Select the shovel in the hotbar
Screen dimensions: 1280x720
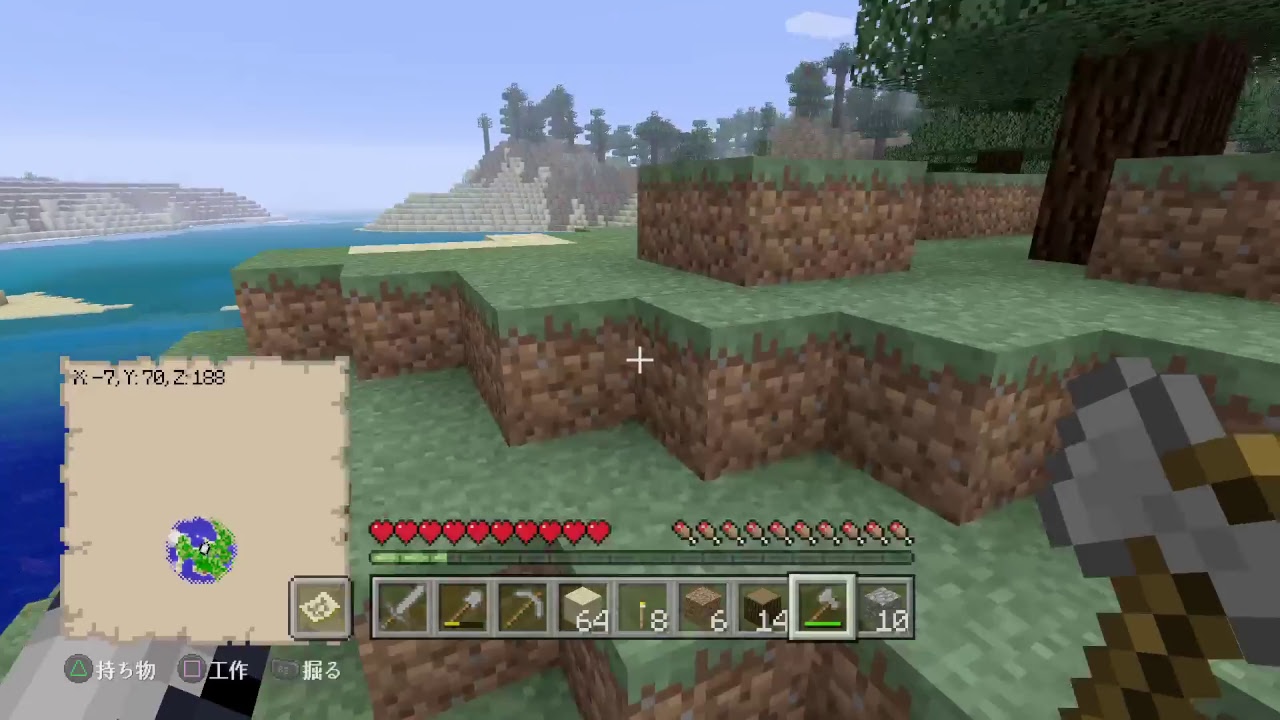462,605
